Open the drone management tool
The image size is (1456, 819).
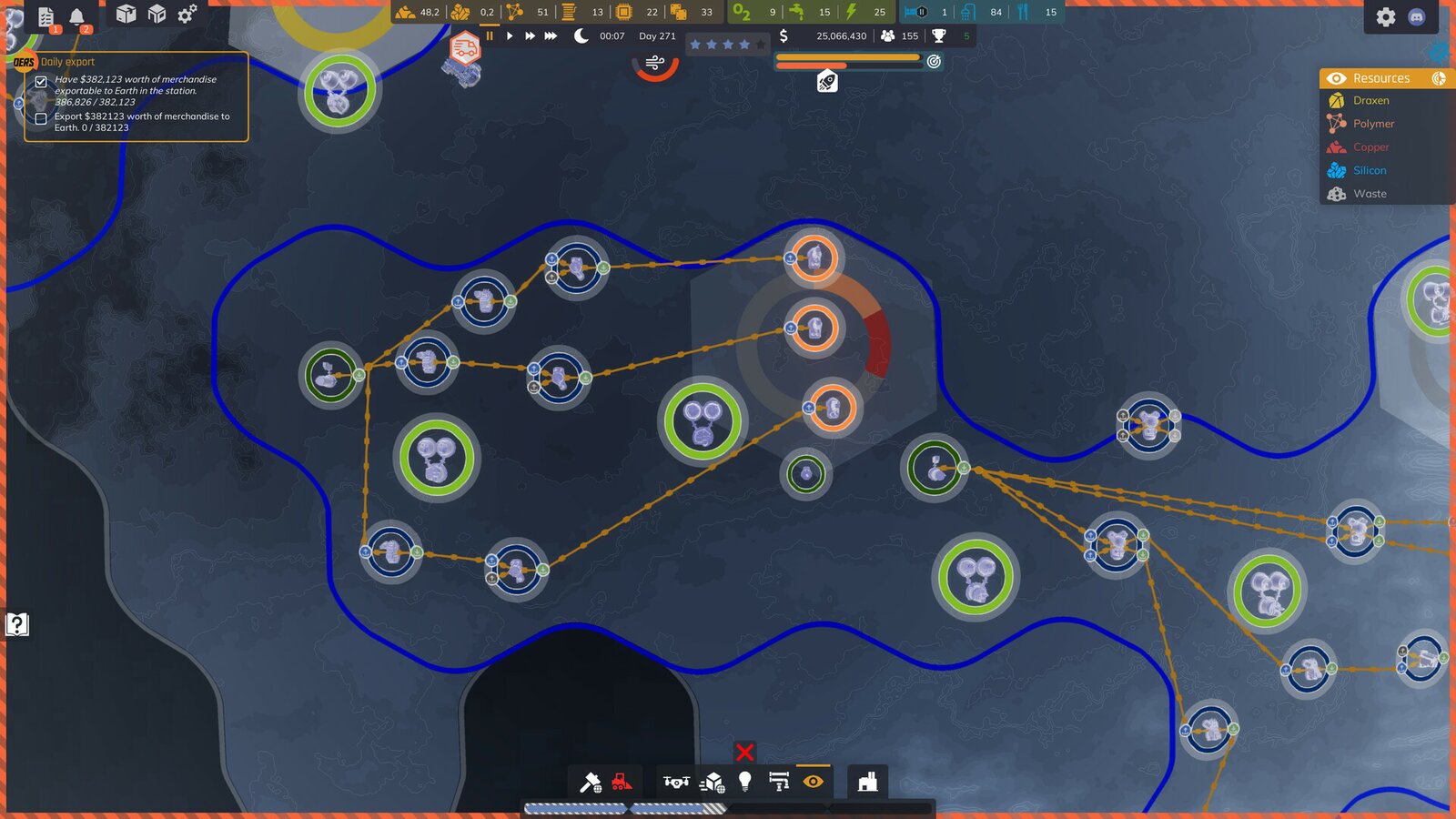click(x=677, y=781)
